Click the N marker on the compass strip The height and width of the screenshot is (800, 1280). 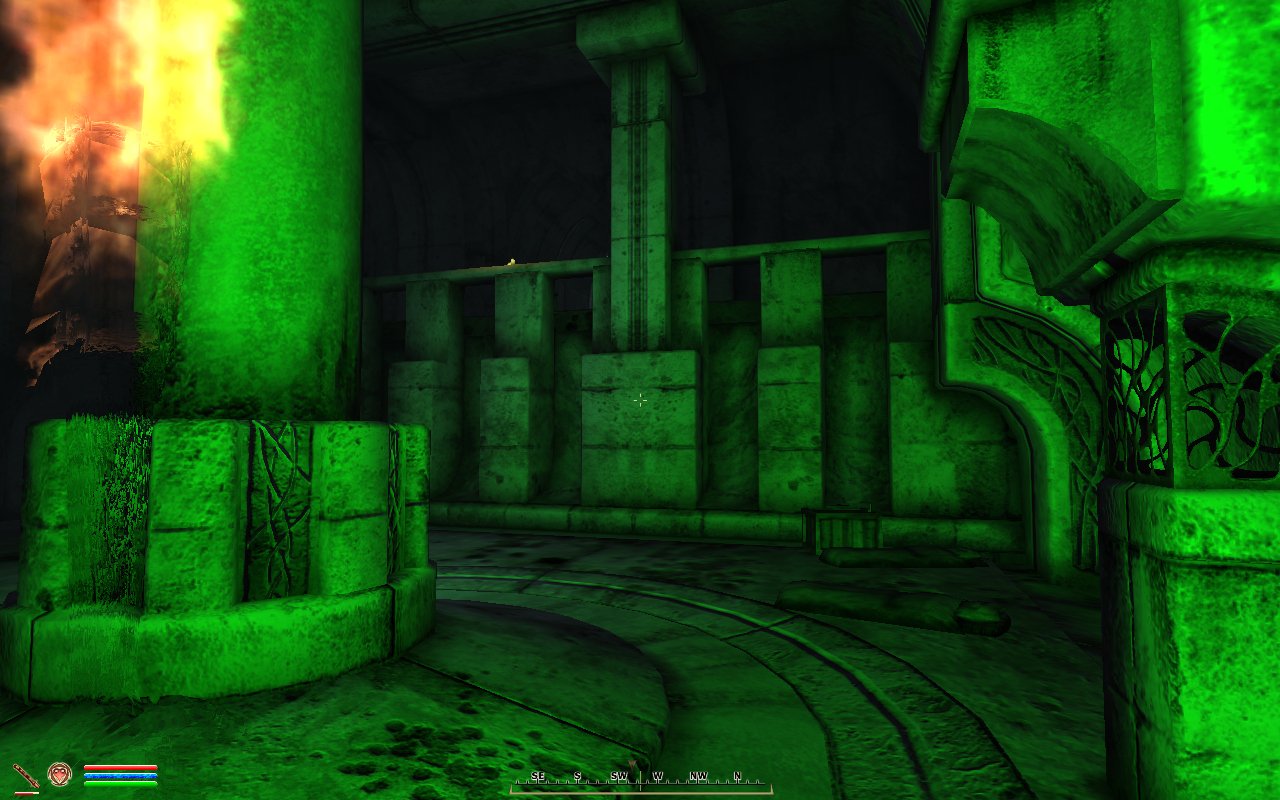click(x=737, y=775)
